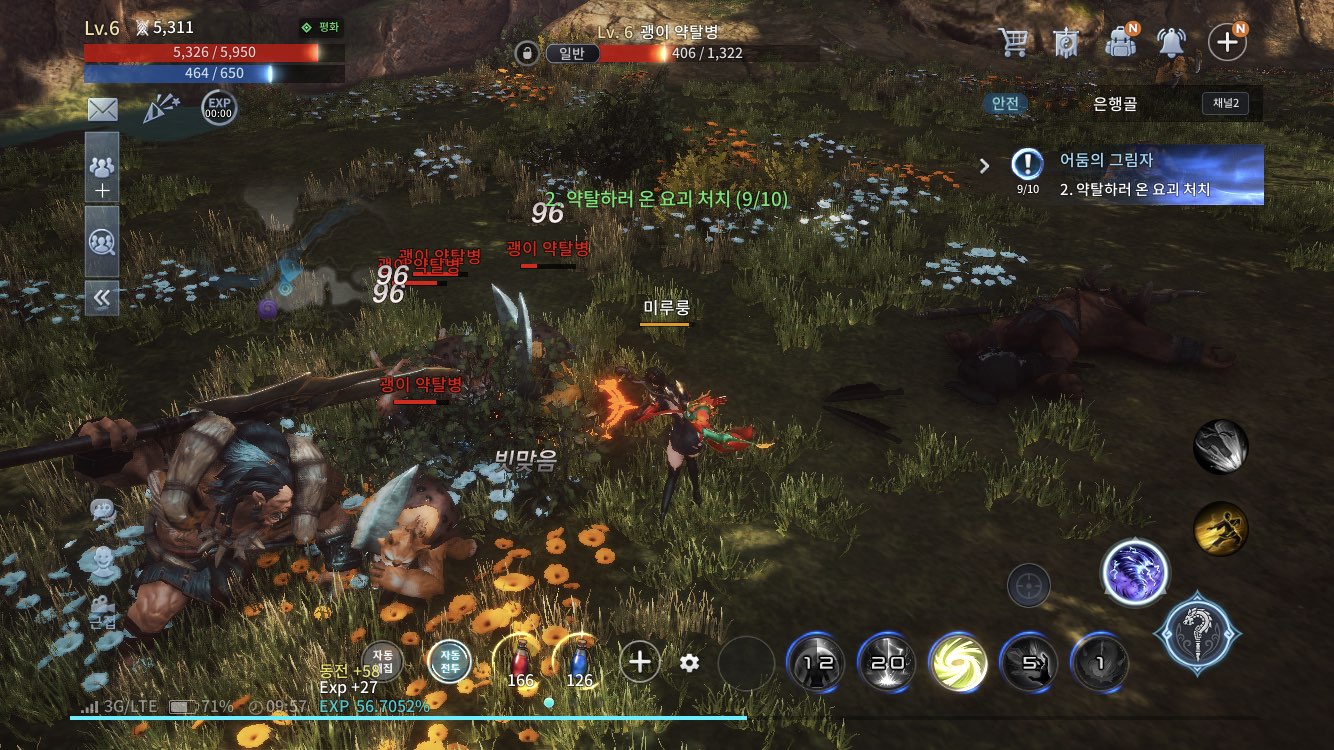Check the notification bell

(1171, 42)
